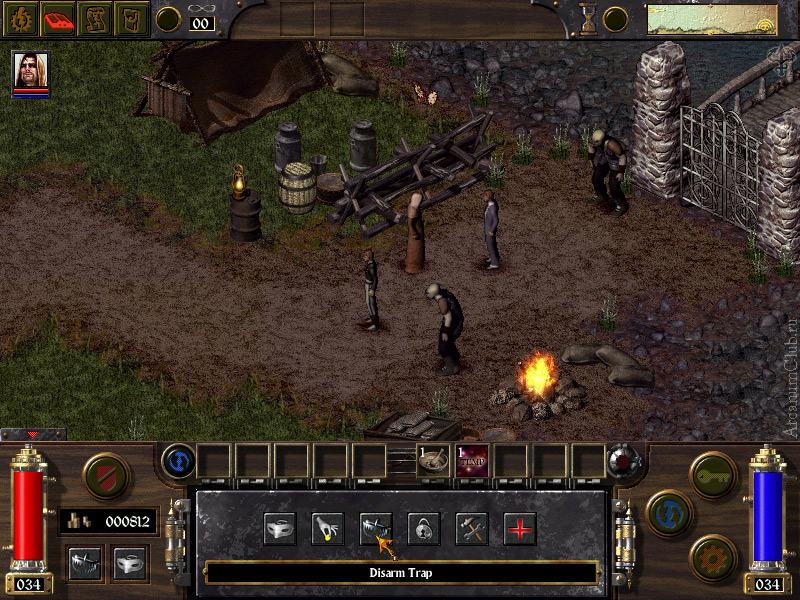Choose the Pick Pocket hand skill

pyautogui.click(x=328, y=527)
